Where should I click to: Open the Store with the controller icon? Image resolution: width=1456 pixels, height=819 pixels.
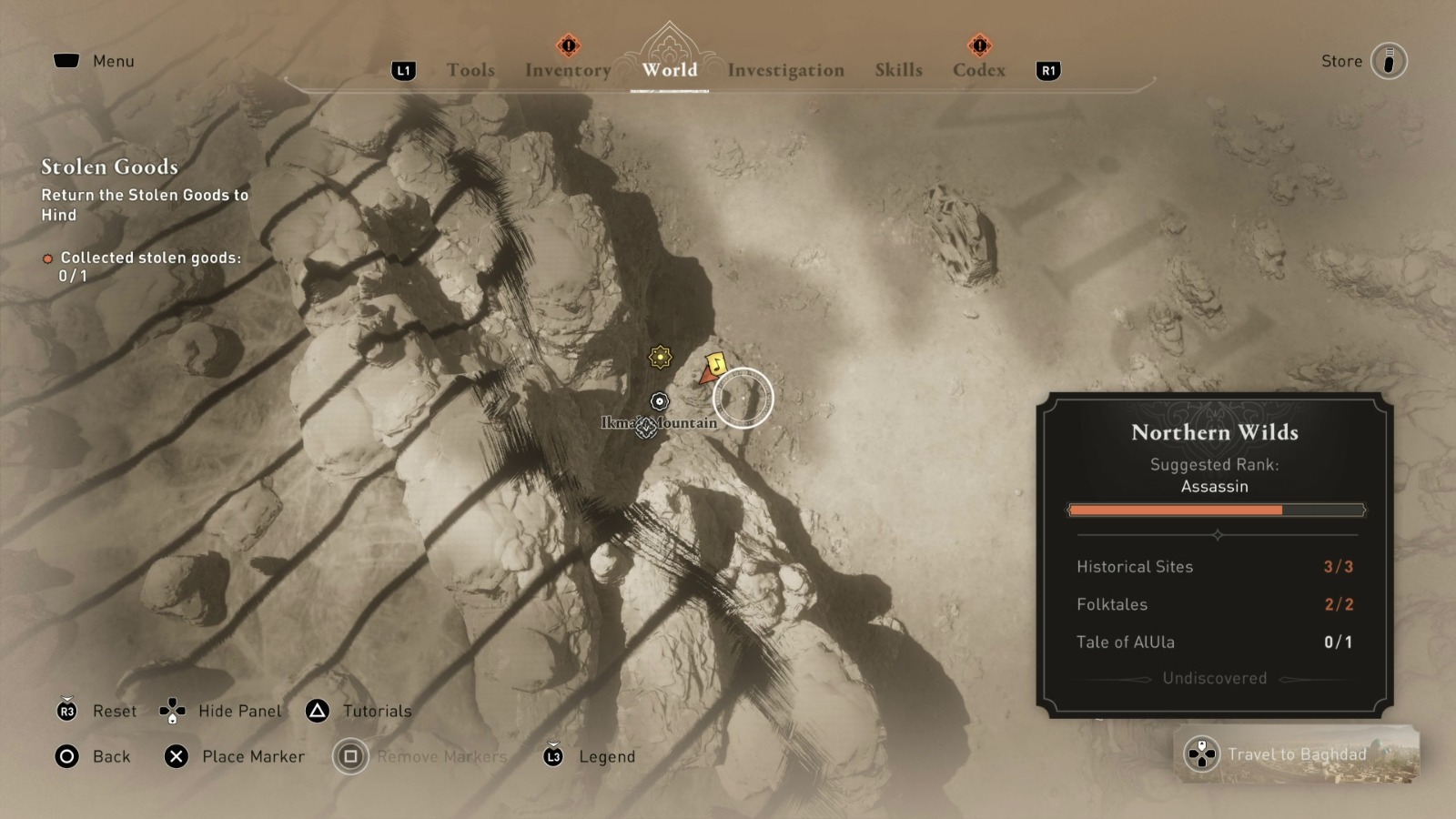pos(1388,61)
